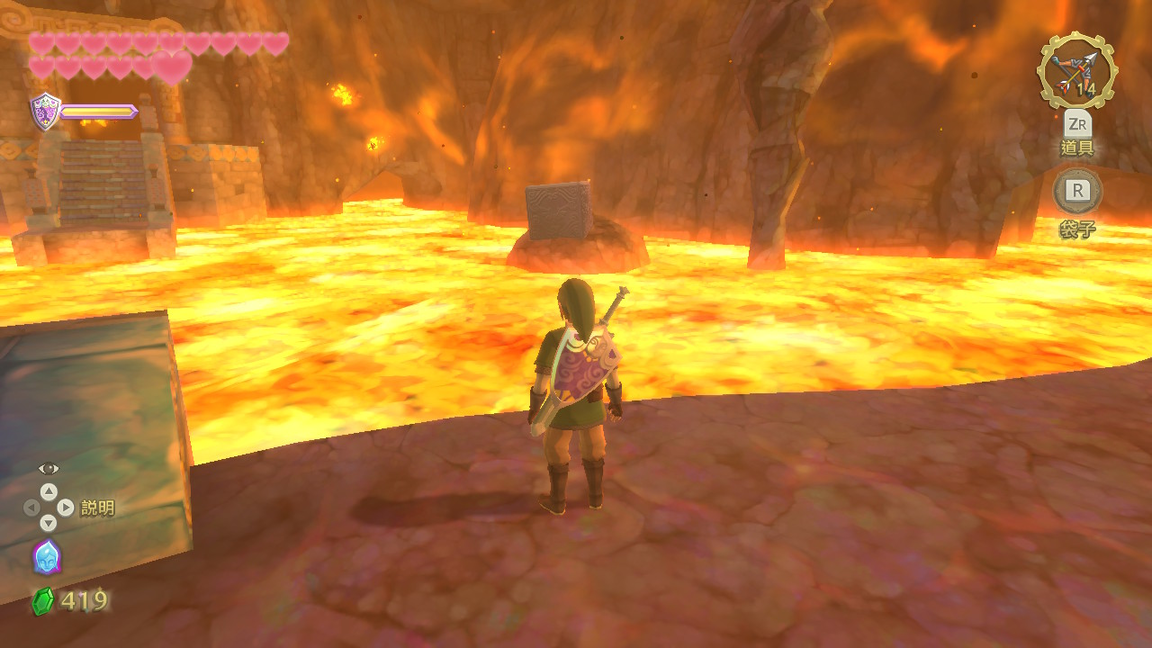Tap the blue Fi crystal icon
Screen dimensions: 1152x648
[47, 557]
